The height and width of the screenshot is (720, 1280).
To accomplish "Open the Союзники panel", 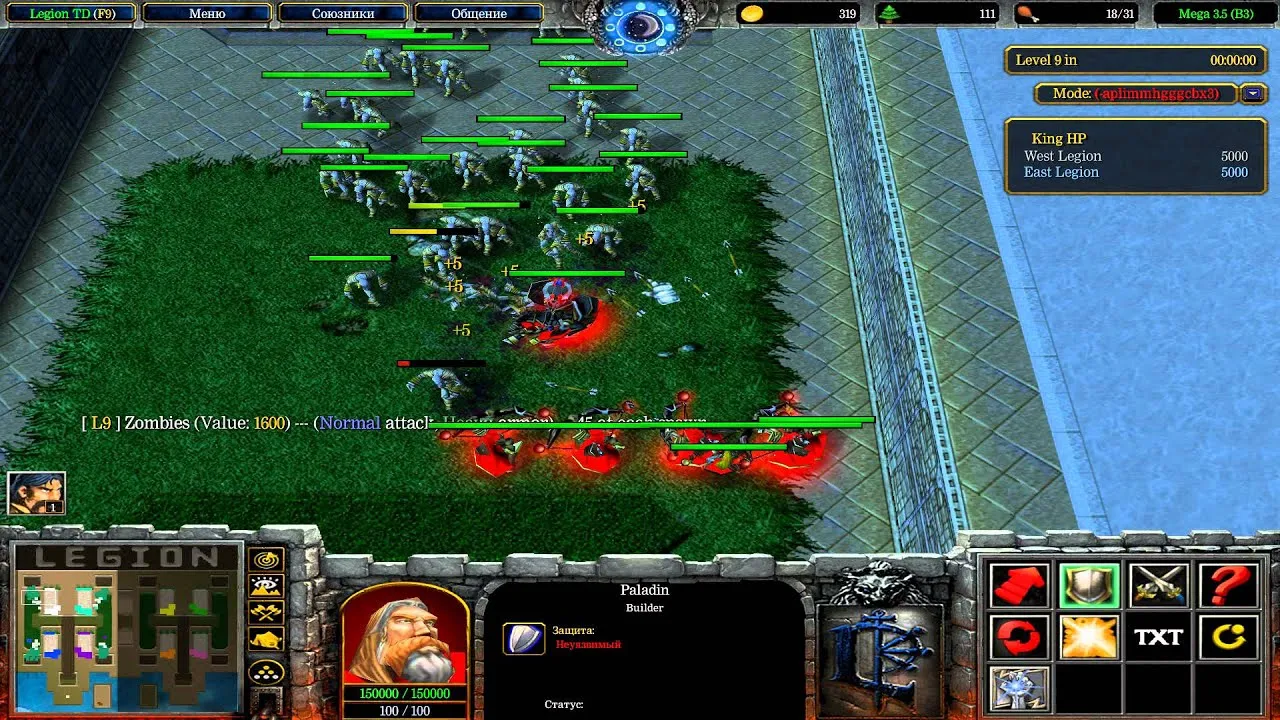I will point(344,13).
